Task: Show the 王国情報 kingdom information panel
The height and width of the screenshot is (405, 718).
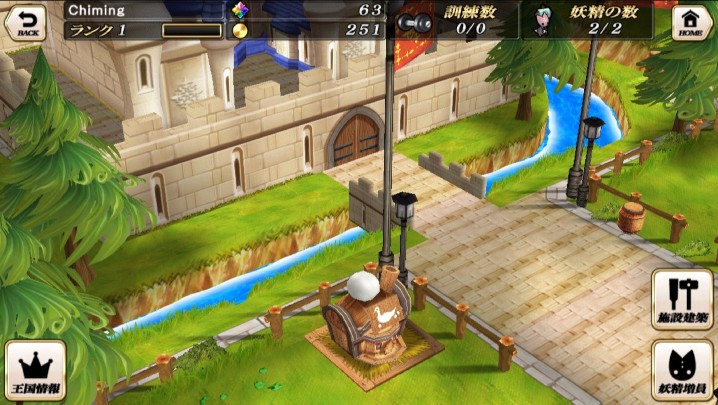Action: click(35, 370)
